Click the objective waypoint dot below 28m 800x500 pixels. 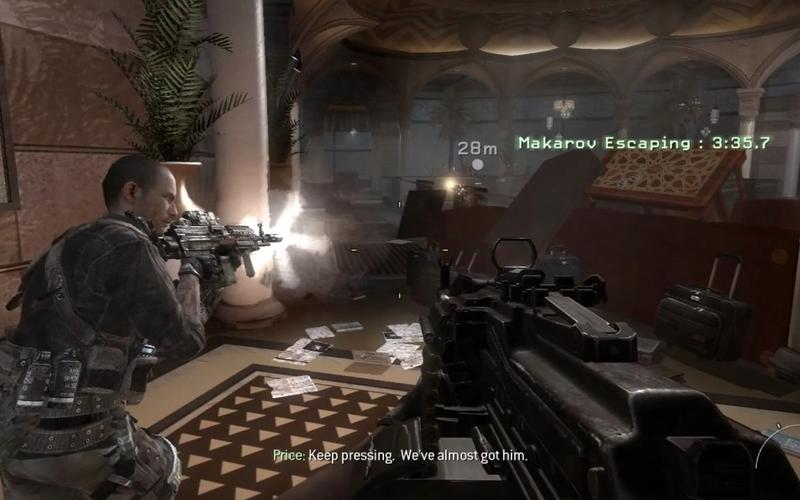tap(477, 165)
